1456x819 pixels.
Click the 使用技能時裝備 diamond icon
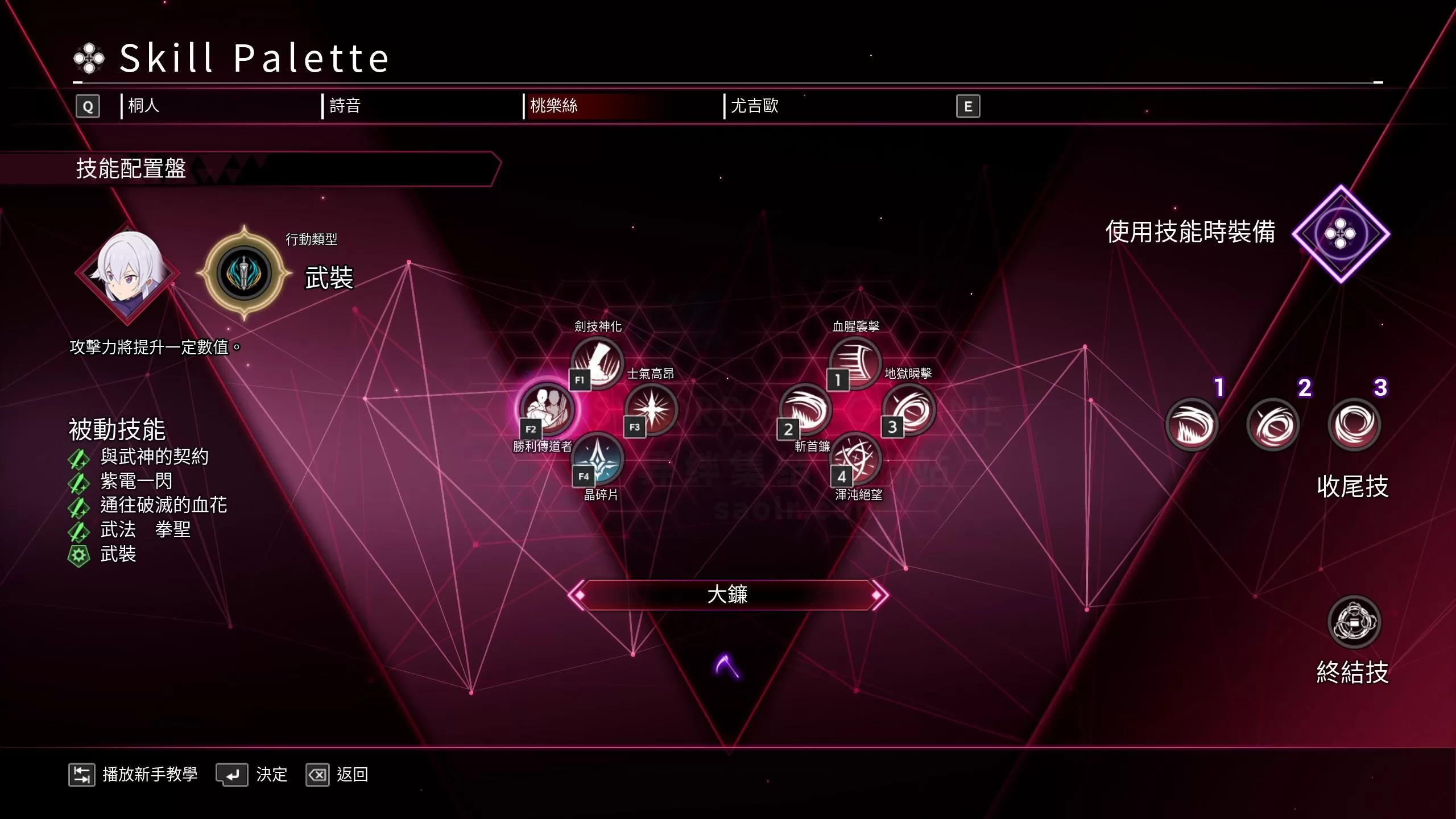click(1341, 234)
